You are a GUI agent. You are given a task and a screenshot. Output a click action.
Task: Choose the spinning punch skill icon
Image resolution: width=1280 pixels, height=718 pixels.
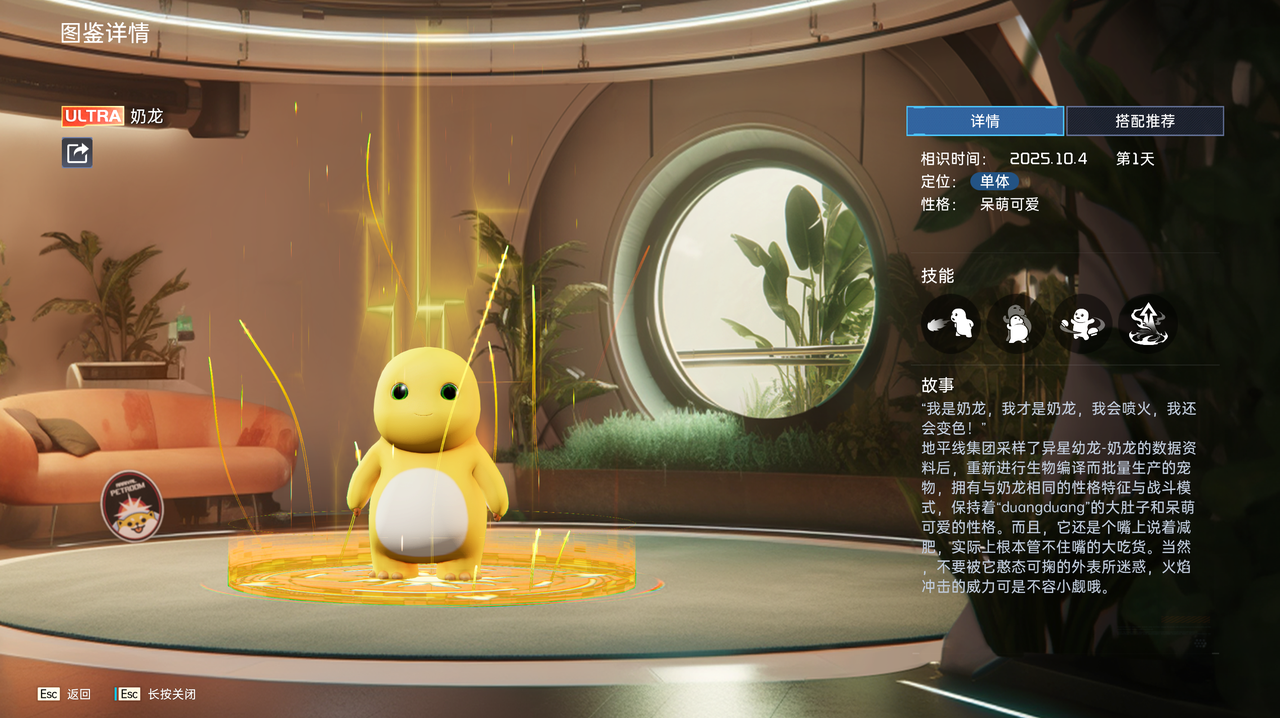tap(1081, 323)
